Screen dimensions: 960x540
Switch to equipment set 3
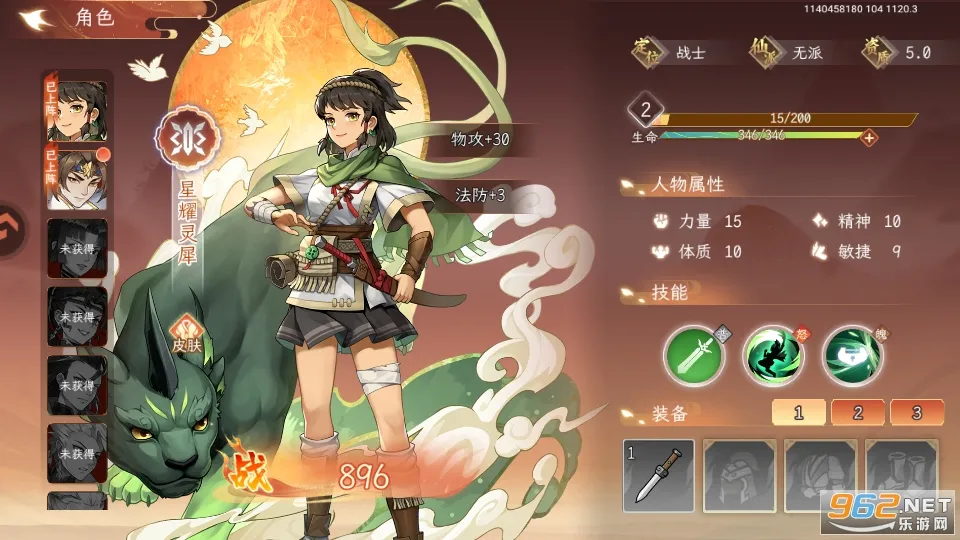[x=916, y=412]
